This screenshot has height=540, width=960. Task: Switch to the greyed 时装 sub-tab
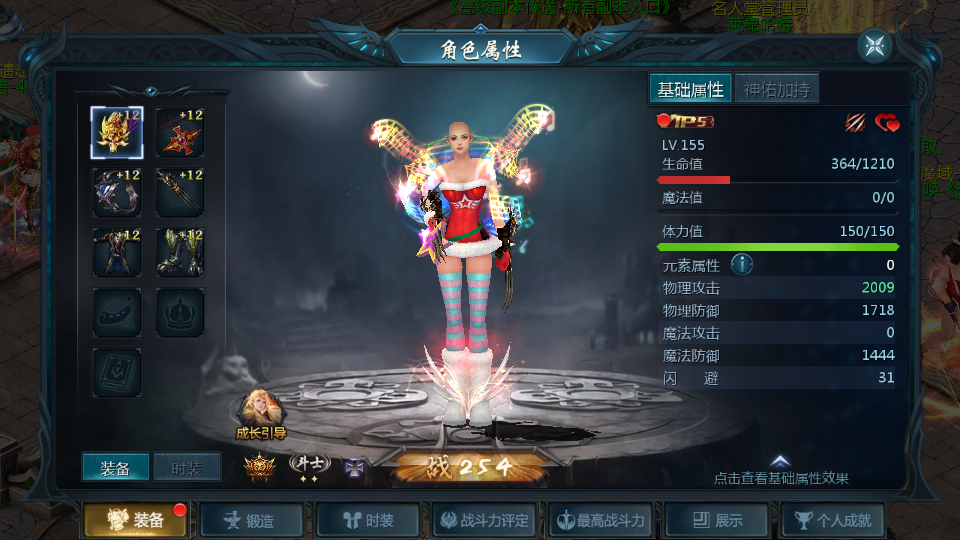(x=187, y=467)
